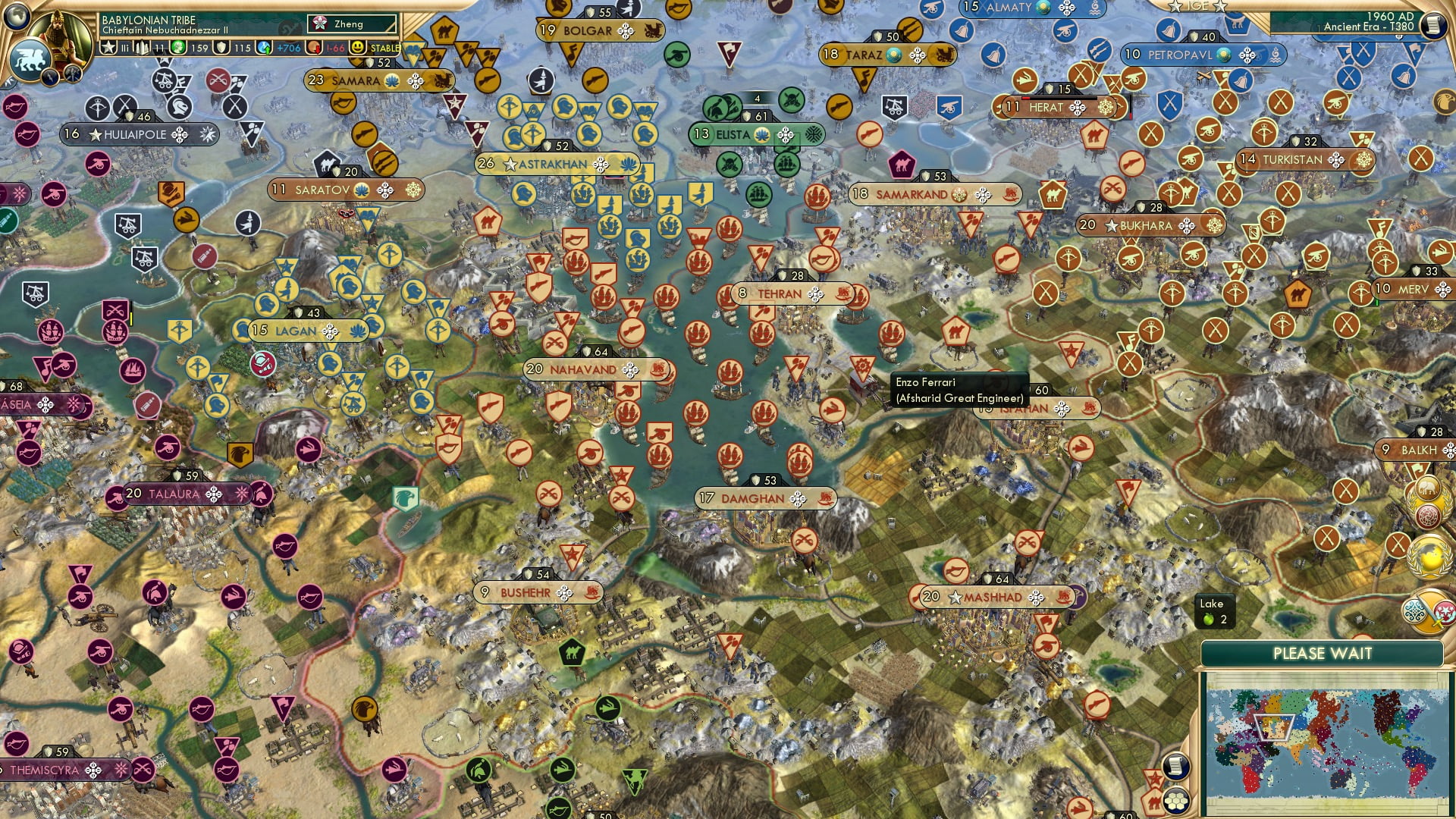The height and width of the screenshot is (819, 1456).
Task: Open the social policies star icon
Action: pos(107,47)
